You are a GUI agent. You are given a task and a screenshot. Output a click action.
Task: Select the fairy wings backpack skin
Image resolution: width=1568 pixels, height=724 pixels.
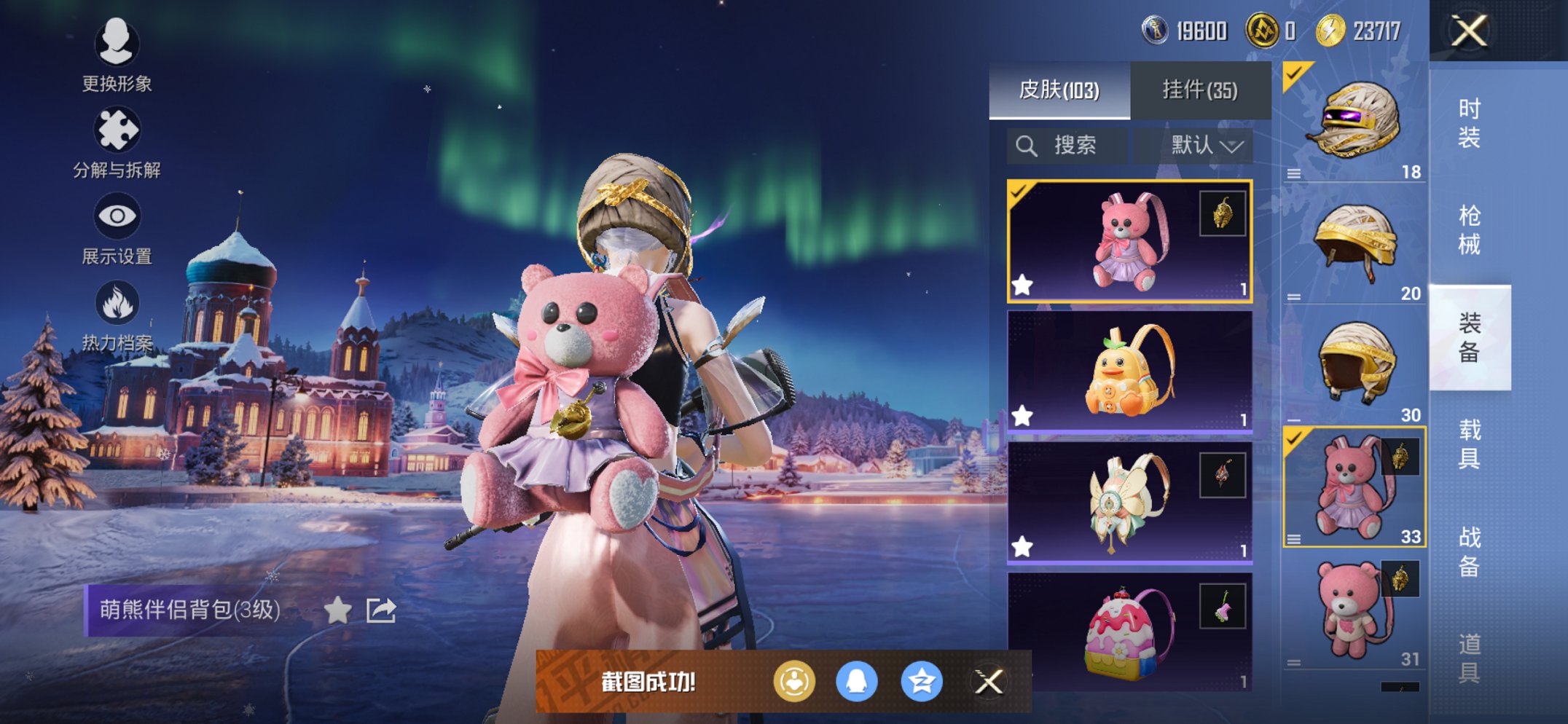coord(1129,503)
